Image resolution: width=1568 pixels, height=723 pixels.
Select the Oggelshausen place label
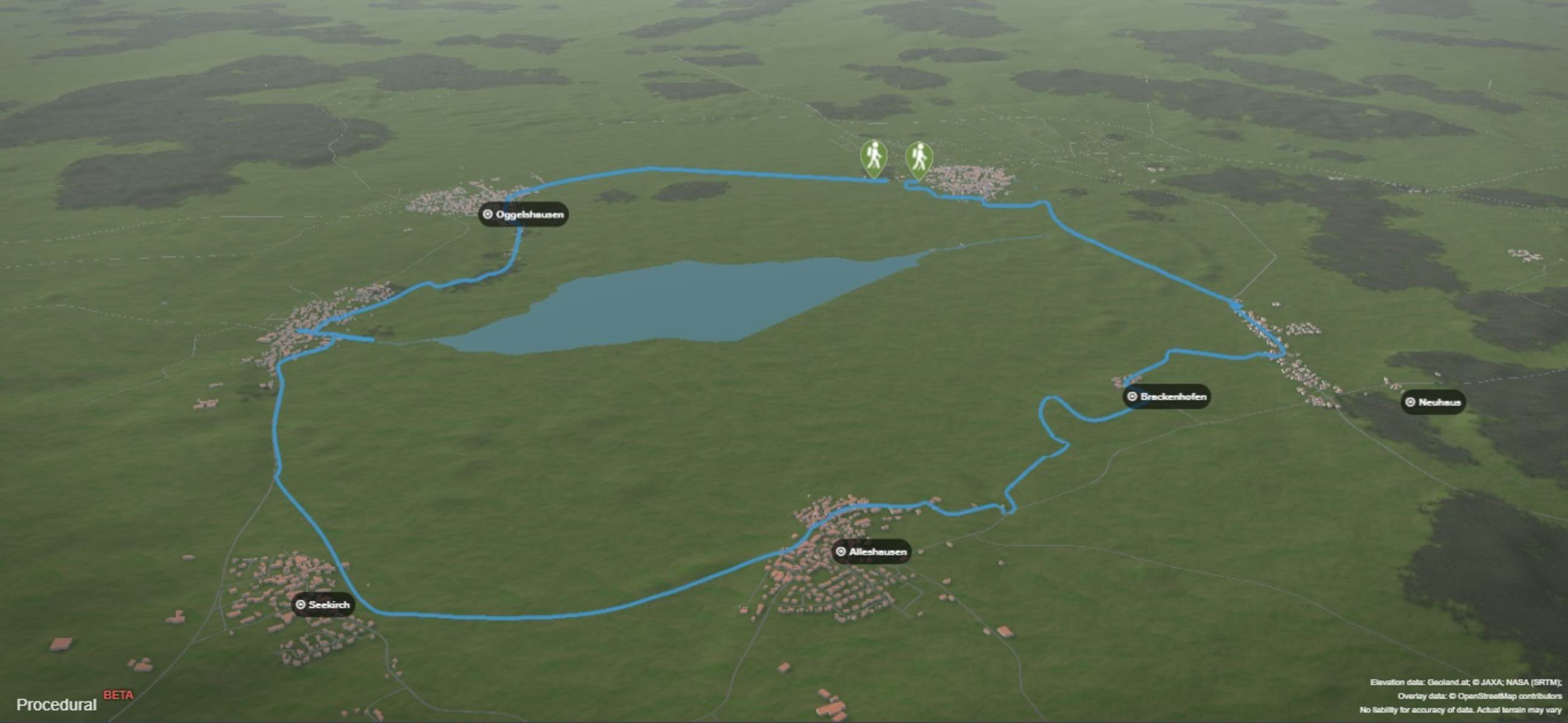(x=523, y=214)
